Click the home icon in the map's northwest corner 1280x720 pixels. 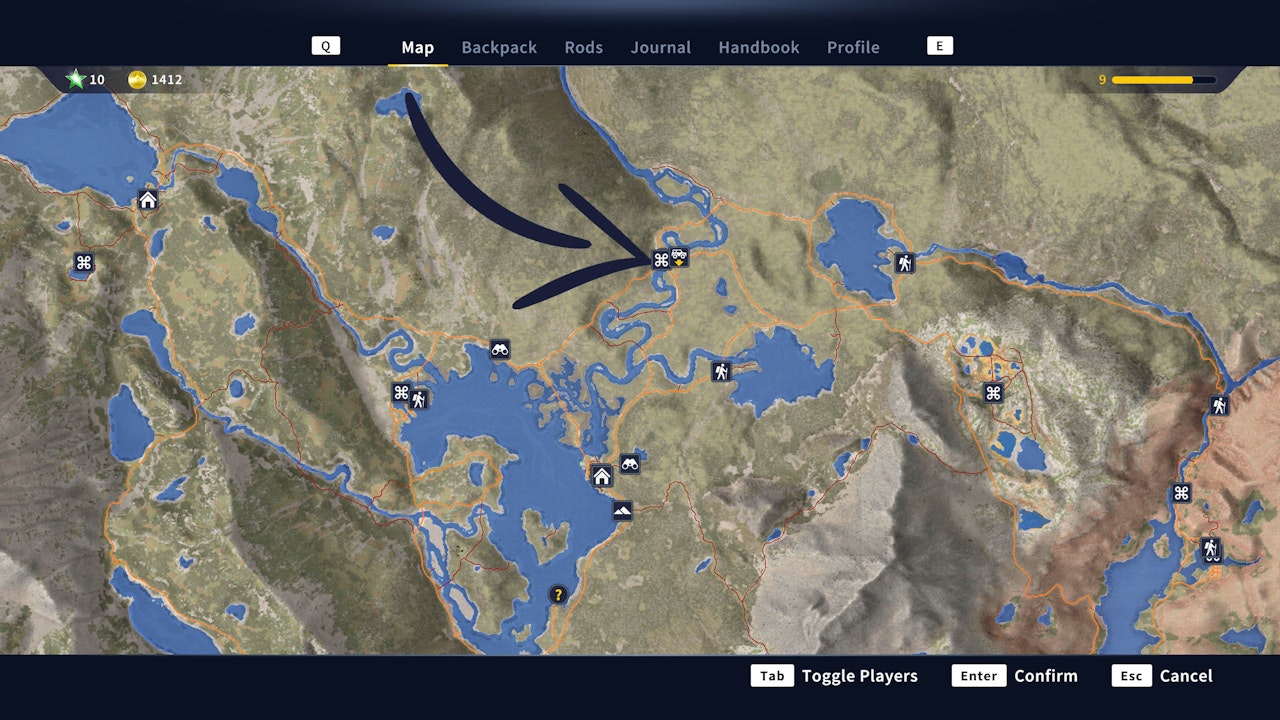146,200
